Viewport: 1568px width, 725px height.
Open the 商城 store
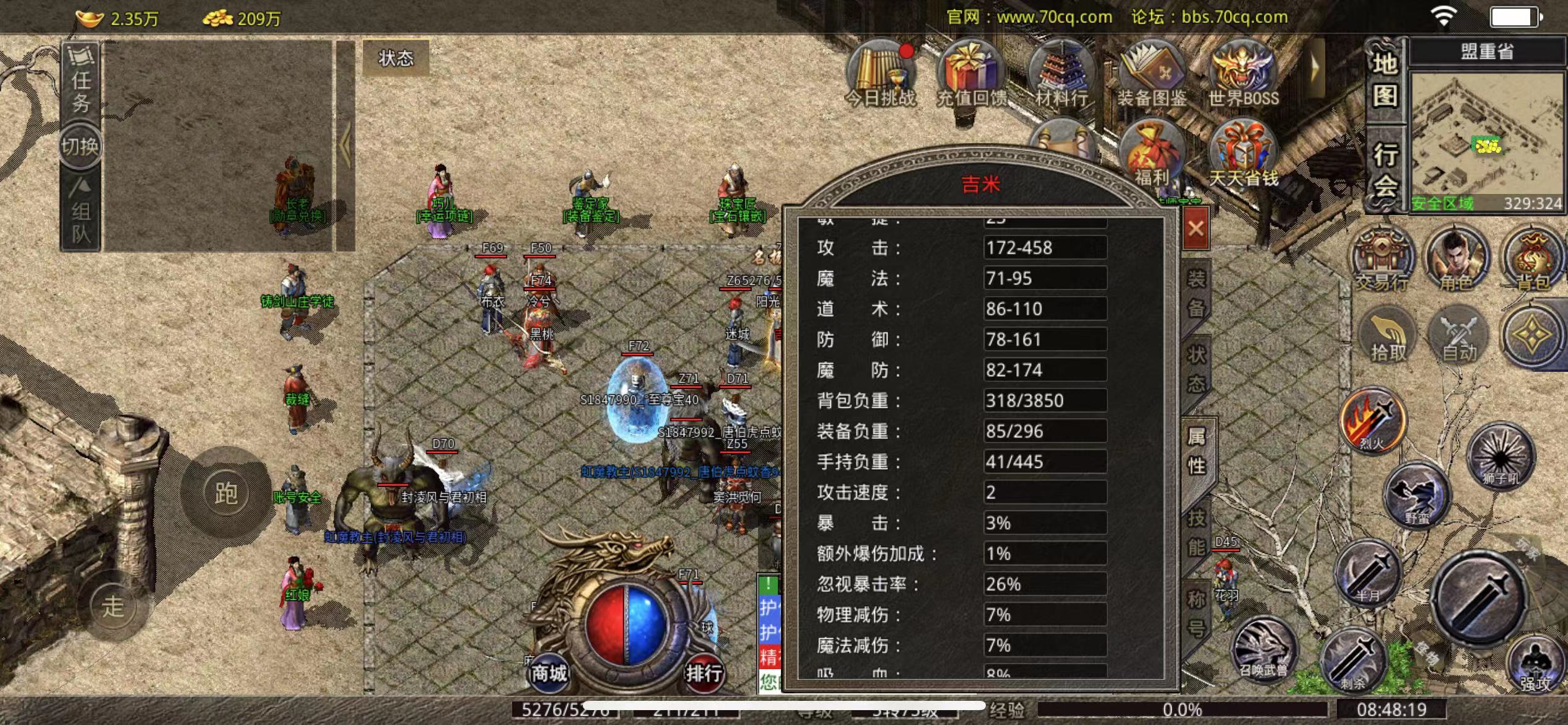[549, 672]
